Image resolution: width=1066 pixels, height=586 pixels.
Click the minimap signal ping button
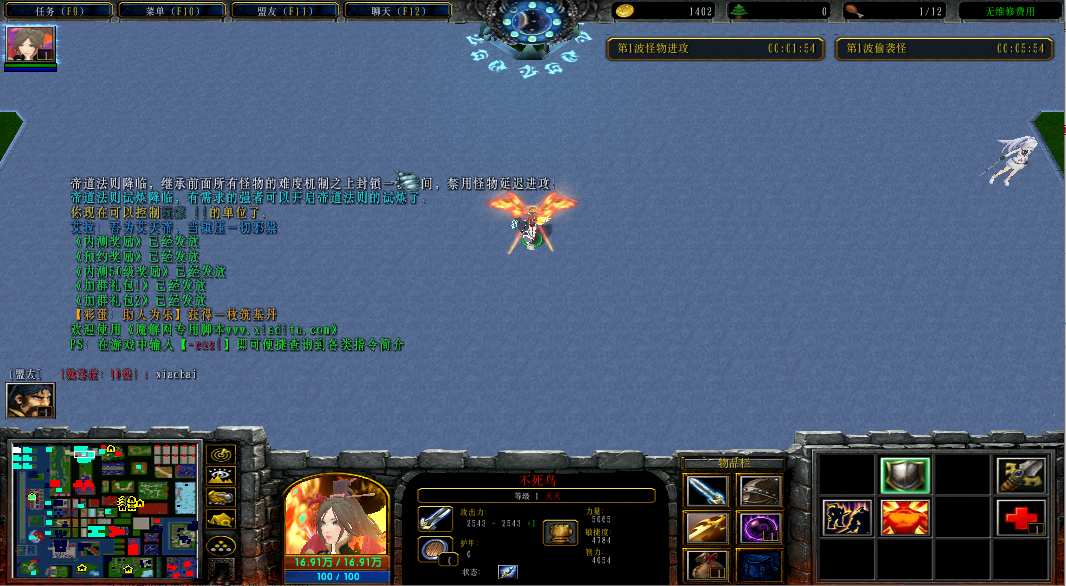point(220,452)
